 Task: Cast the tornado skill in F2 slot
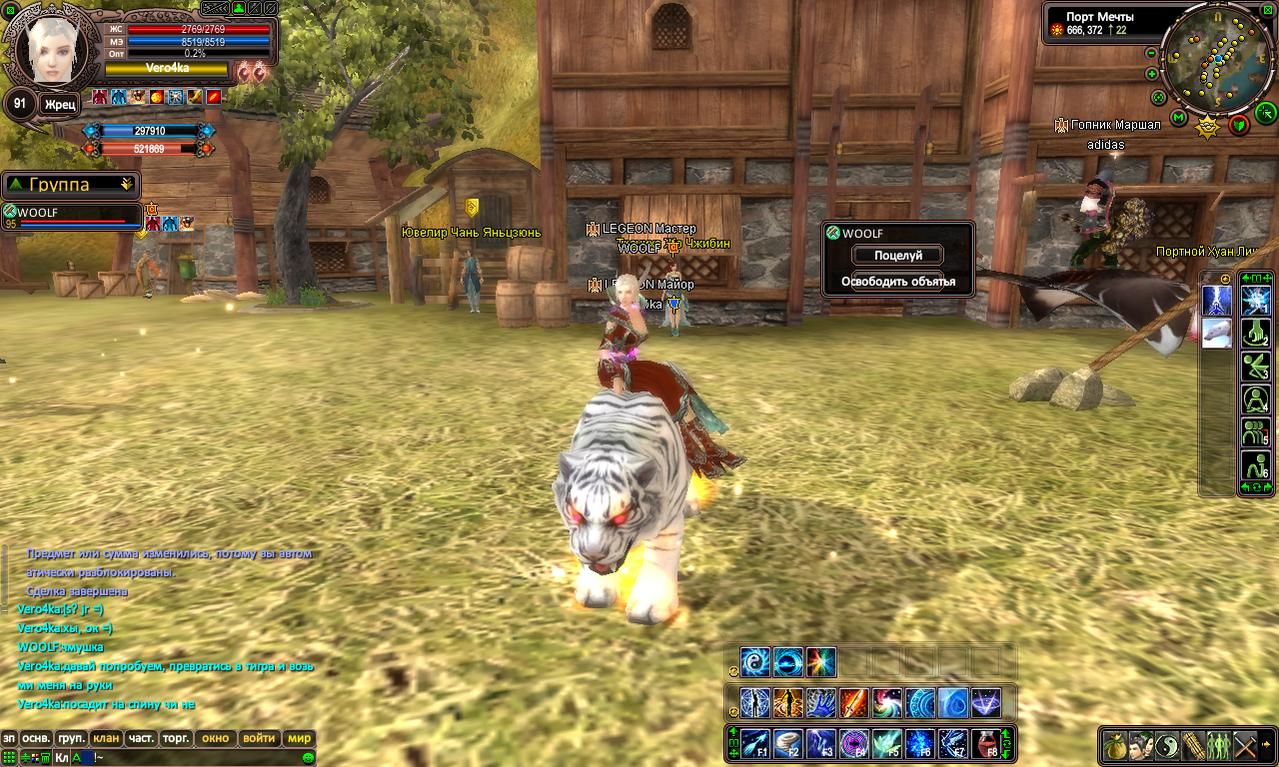(x=787, y=744)
